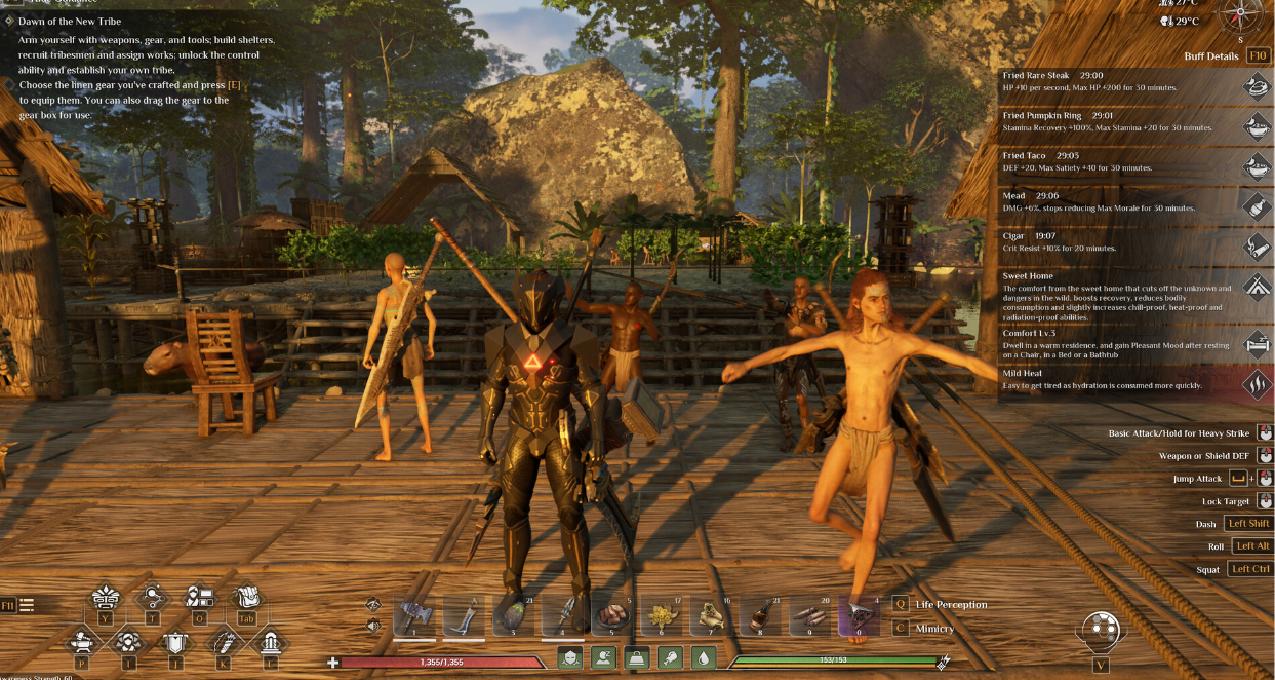
Task: Select the bottle in hotbar slot 8
Action: 760,616
